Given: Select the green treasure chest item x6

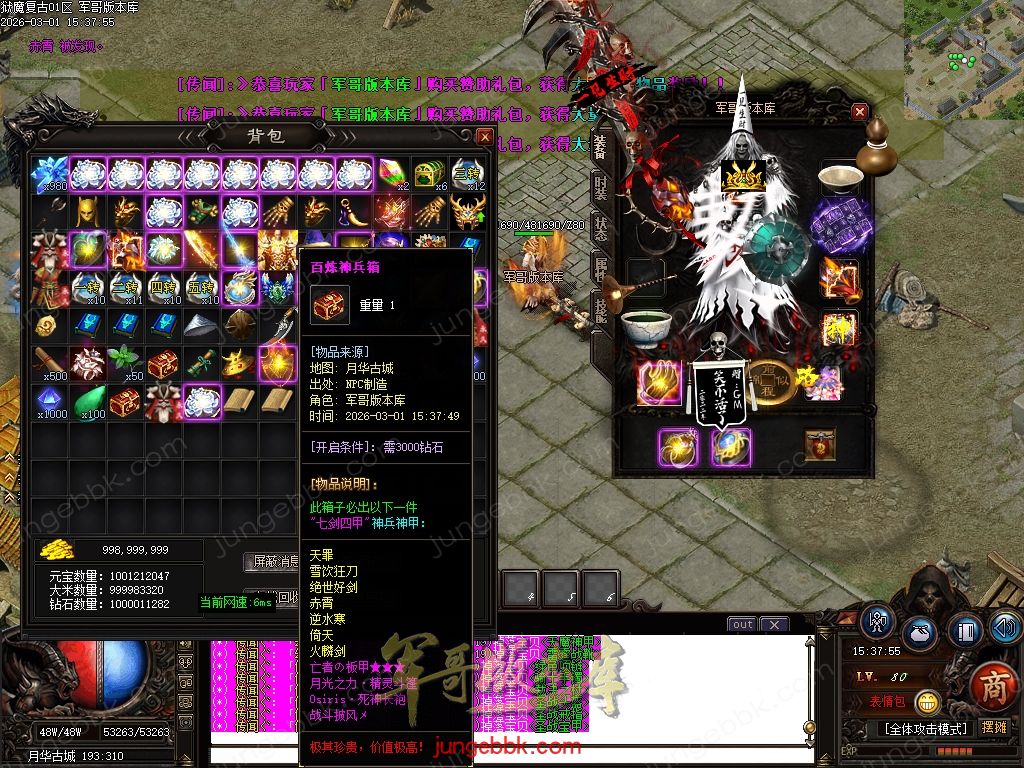Looking at the screenshot, I should click(430, 174).
